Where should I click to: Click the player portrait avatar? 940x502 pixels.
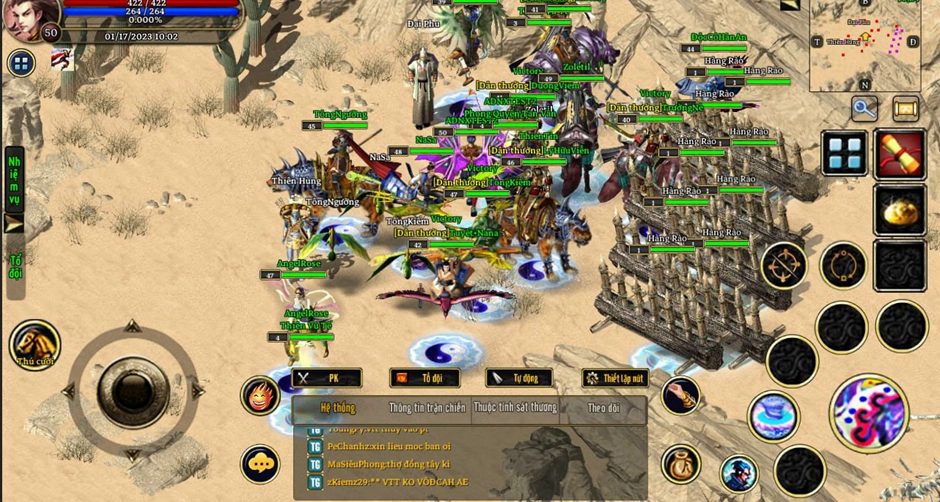(24, 20)
